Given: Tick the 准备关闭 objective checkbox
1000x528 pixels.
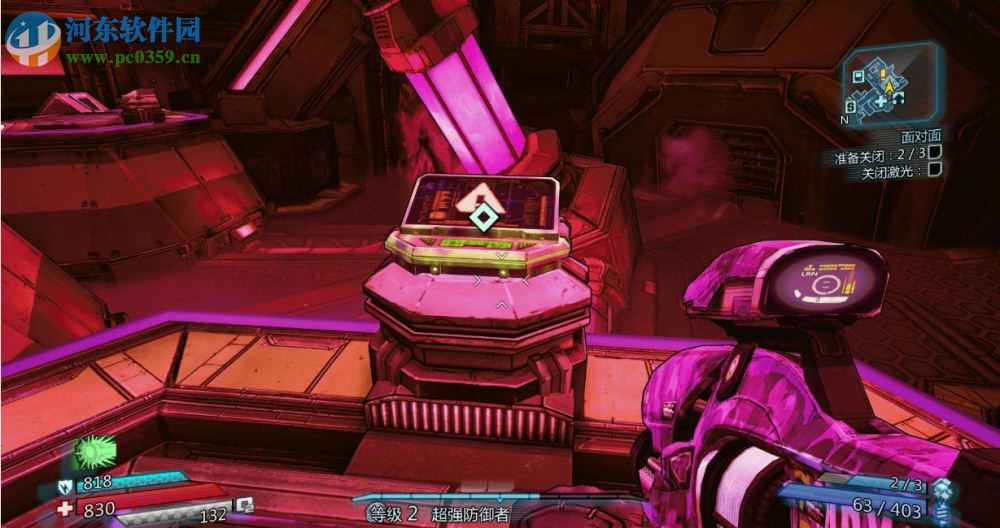Looking at the screenshot, I should pyautogui.click(x=934, y=153).
